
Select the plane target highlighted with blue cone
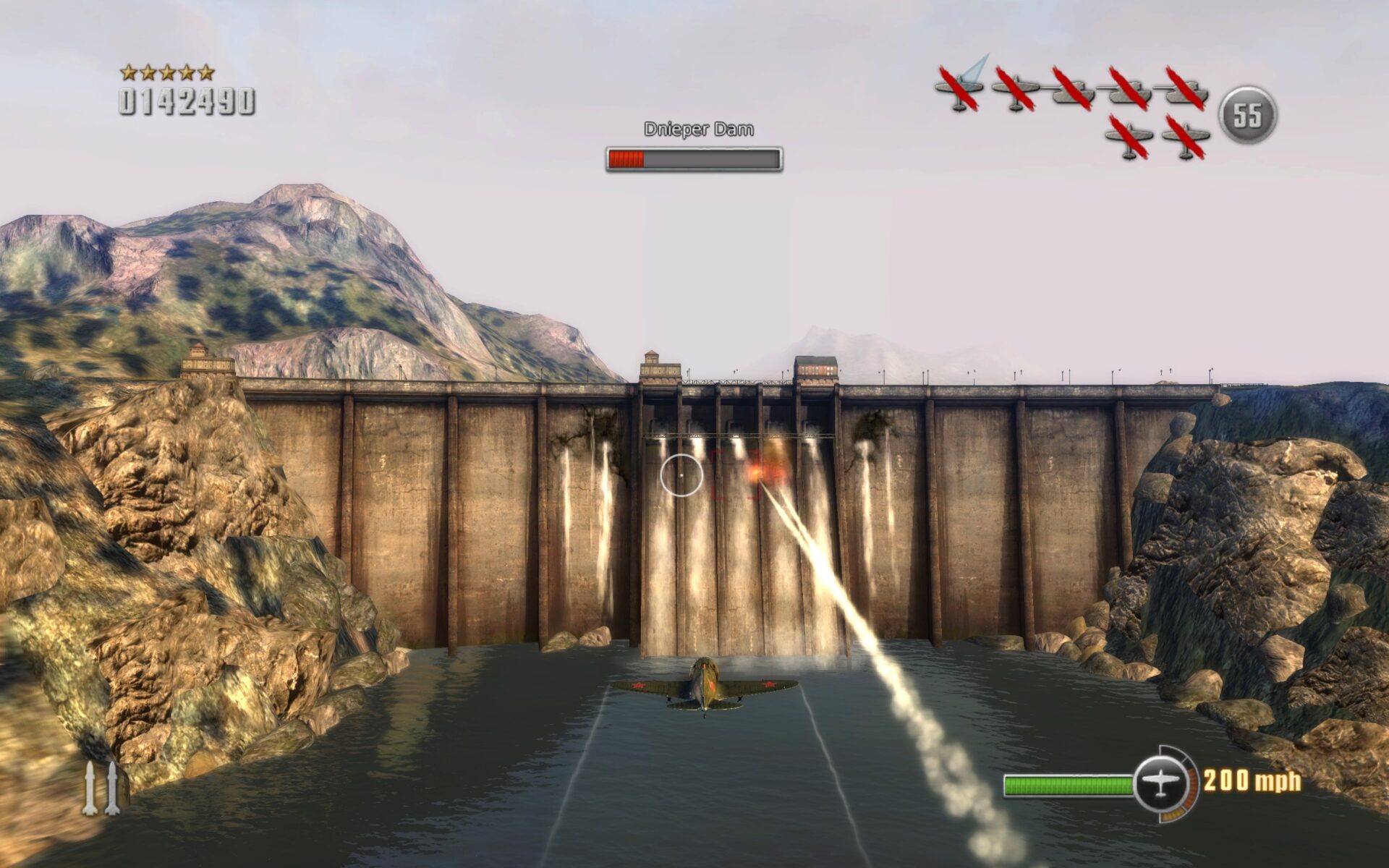960,88
